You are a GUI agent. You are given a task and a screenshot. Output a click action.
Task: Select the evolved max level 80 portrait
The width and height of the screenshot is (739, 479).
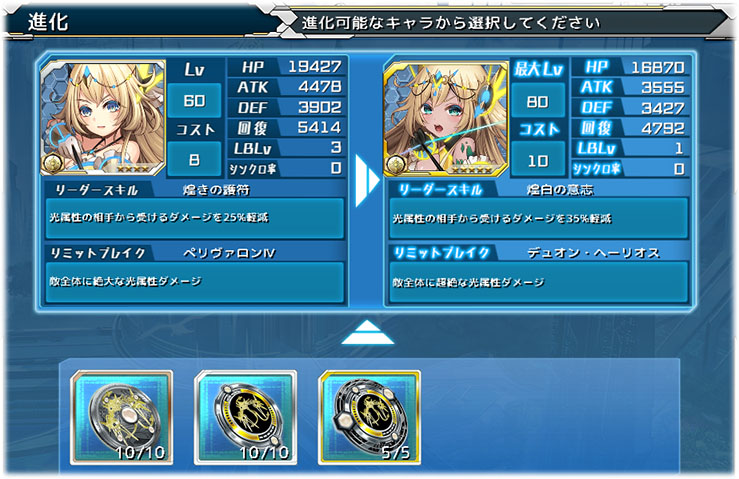click(433, 118)
